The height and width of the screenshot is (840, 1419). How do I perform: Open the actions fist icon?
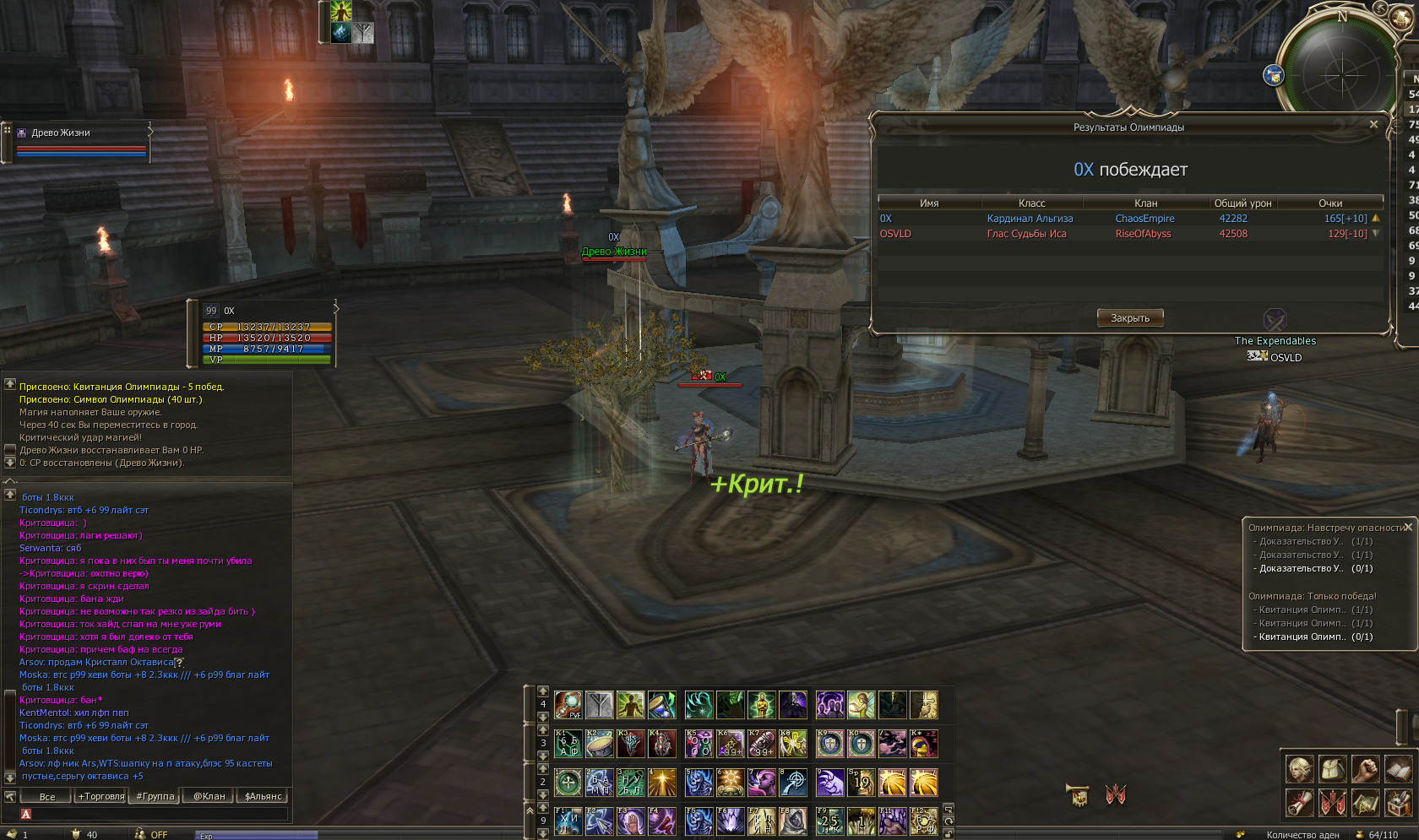[x=1365, y=768]
